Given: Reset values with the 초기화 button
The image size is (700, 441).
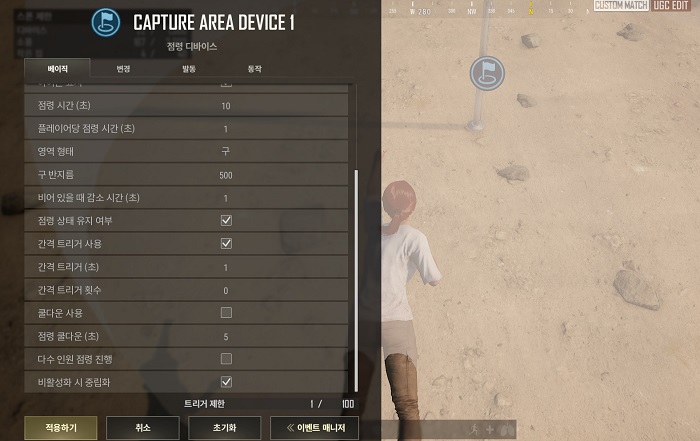Looking at the screenshot, I should pos(225,428).
